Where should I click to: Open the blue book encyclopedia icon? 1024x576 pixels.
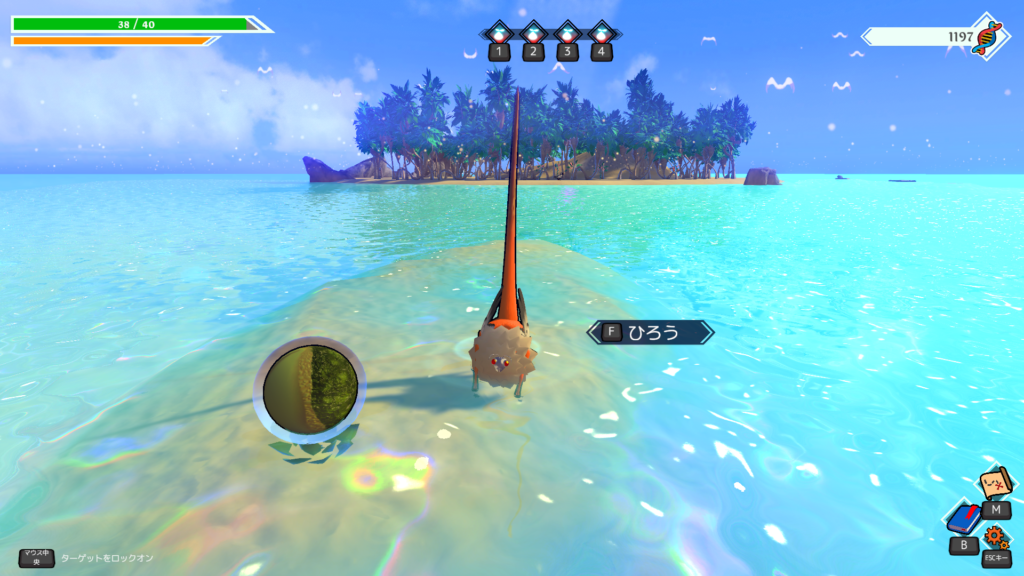click(963, 519)
